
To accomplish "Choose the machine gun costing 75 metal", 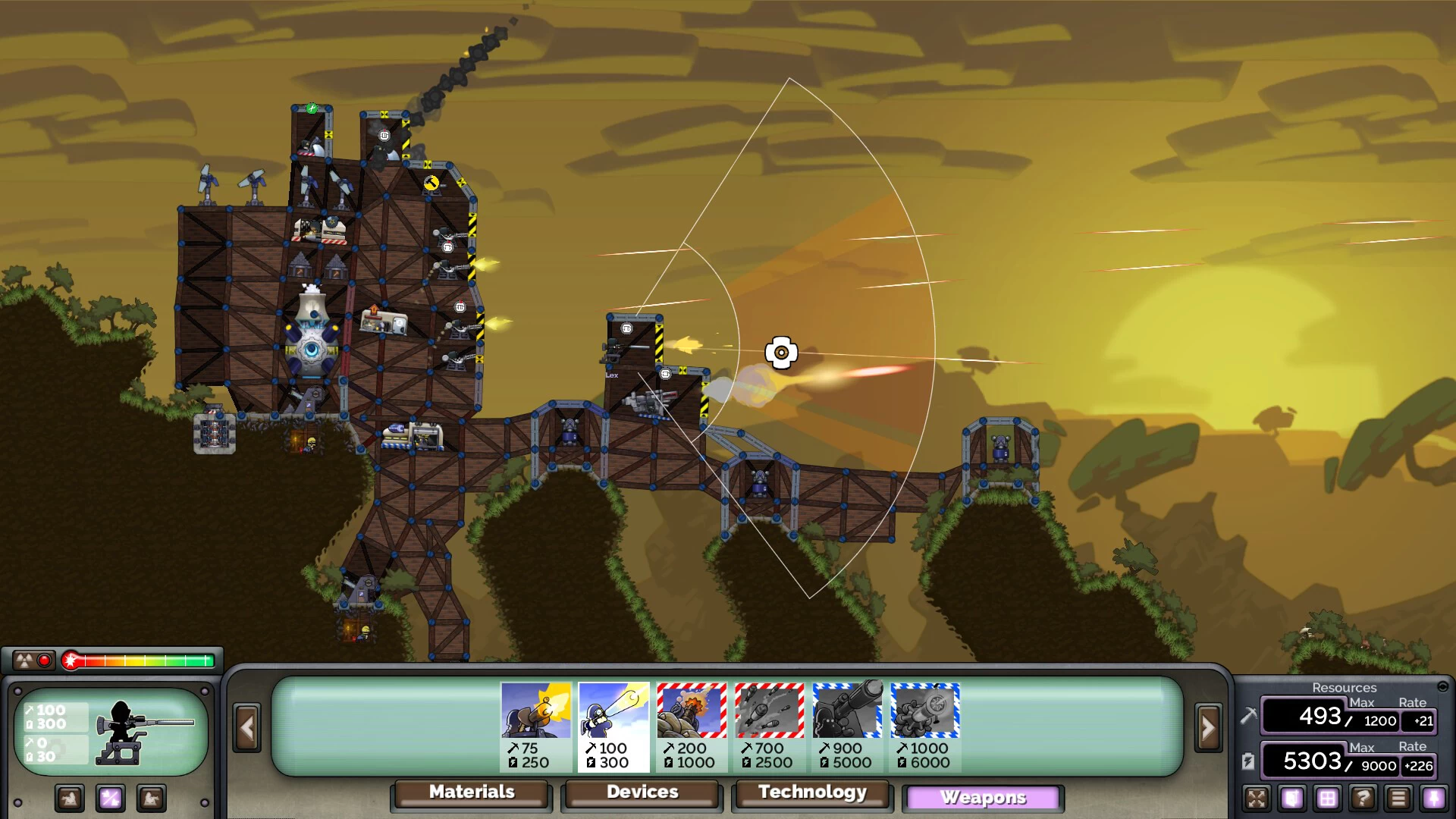I will (536, 726).
